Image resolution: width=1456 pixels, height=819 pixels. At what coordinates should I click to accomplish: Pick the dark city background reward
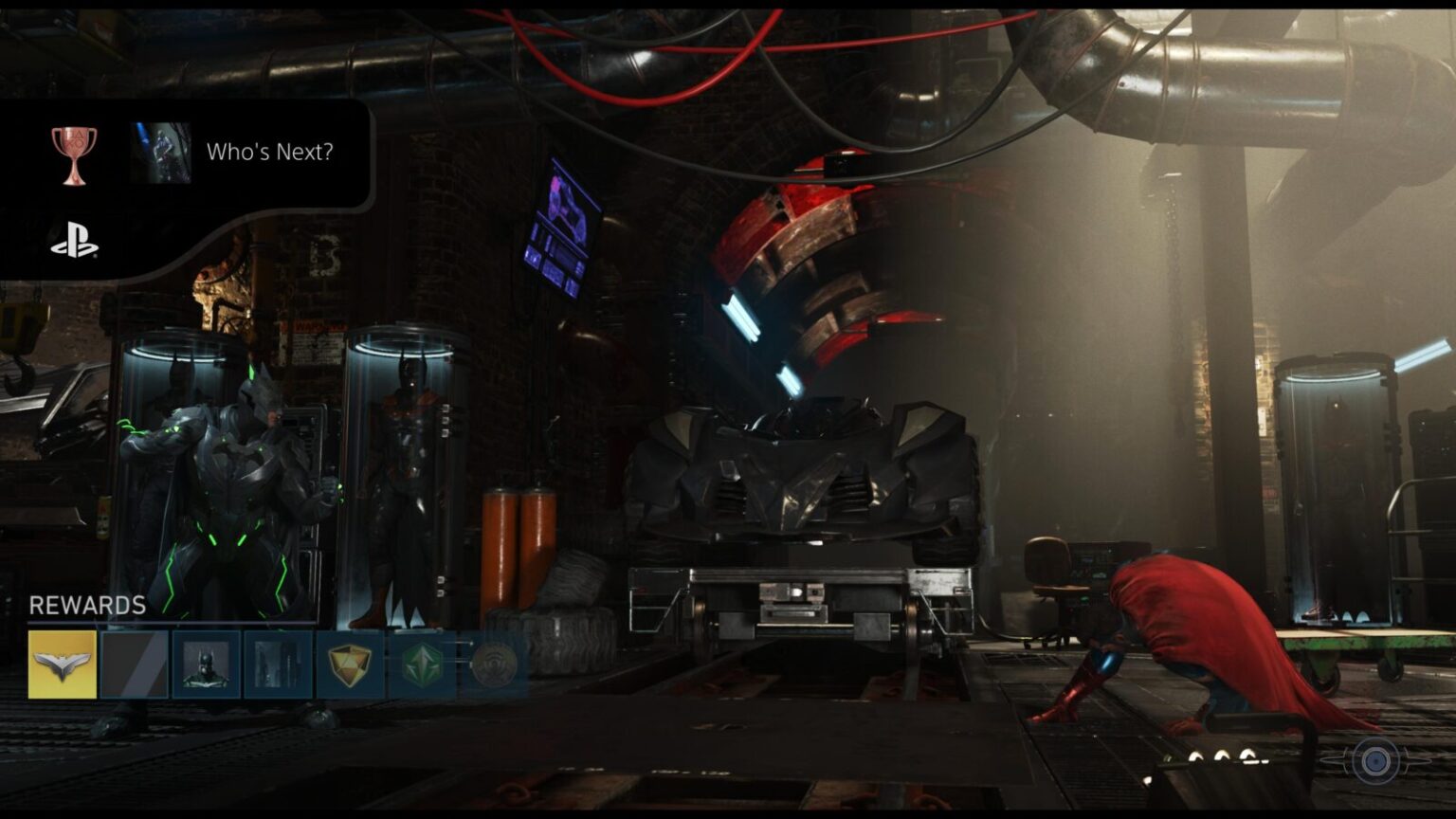tap(278, 664)
